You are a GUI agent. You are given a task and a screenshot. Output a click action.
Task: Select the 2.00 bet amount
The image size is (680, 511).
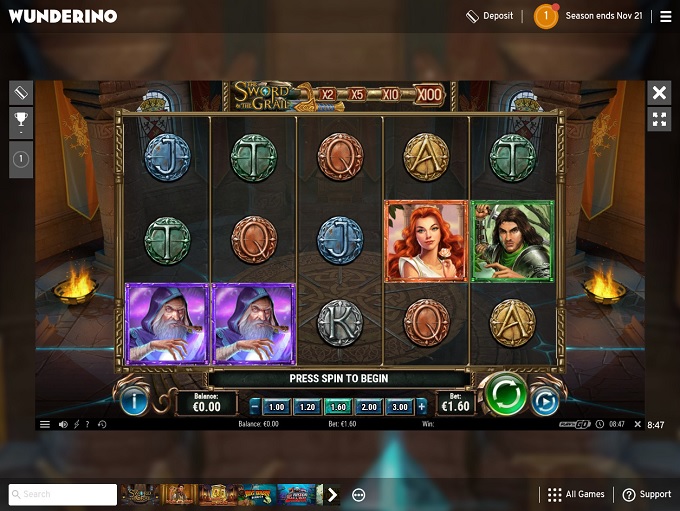click(x=369, y=407)
